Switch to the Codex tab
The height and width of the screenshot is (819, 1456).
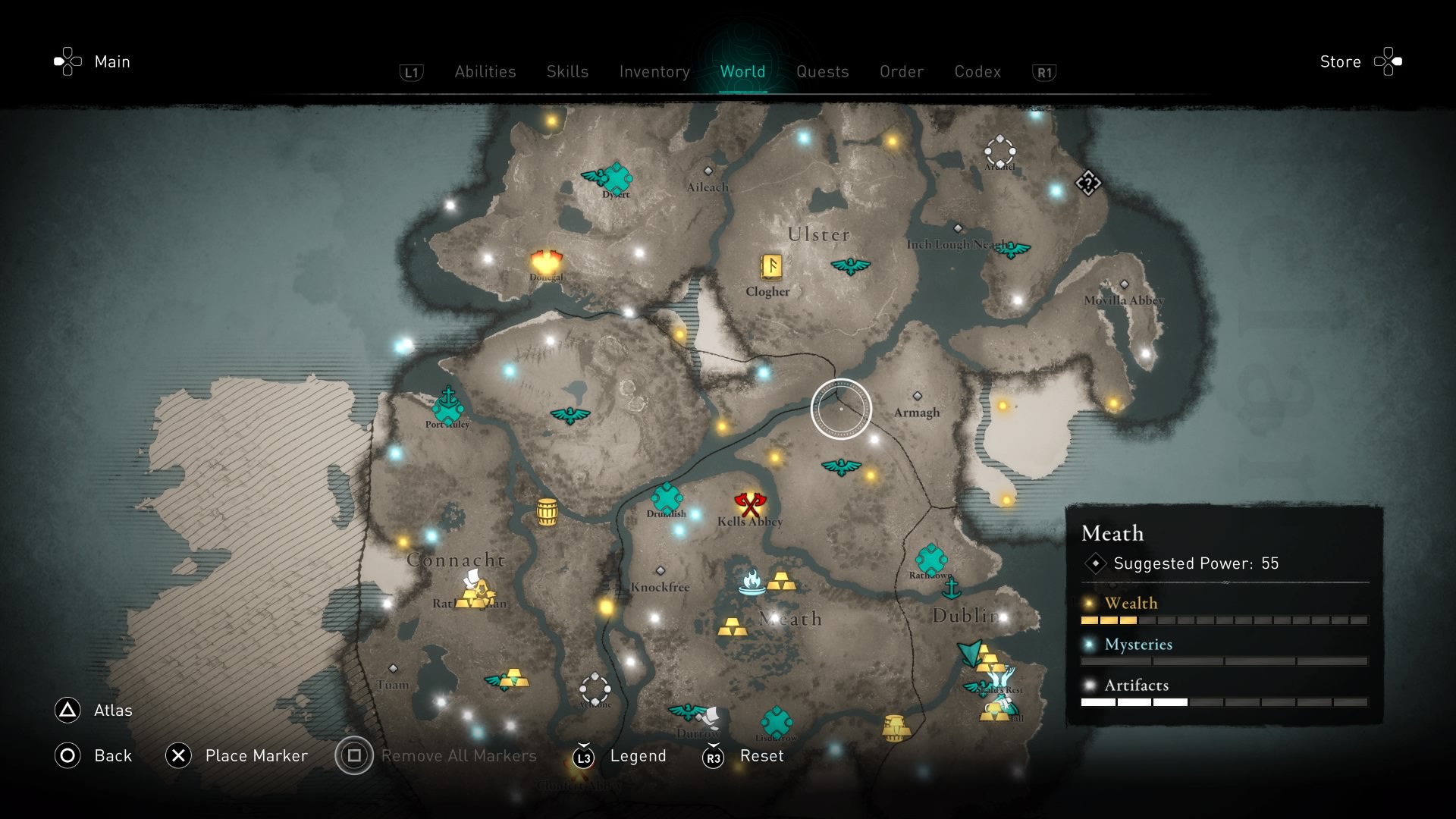click(977, 71)
